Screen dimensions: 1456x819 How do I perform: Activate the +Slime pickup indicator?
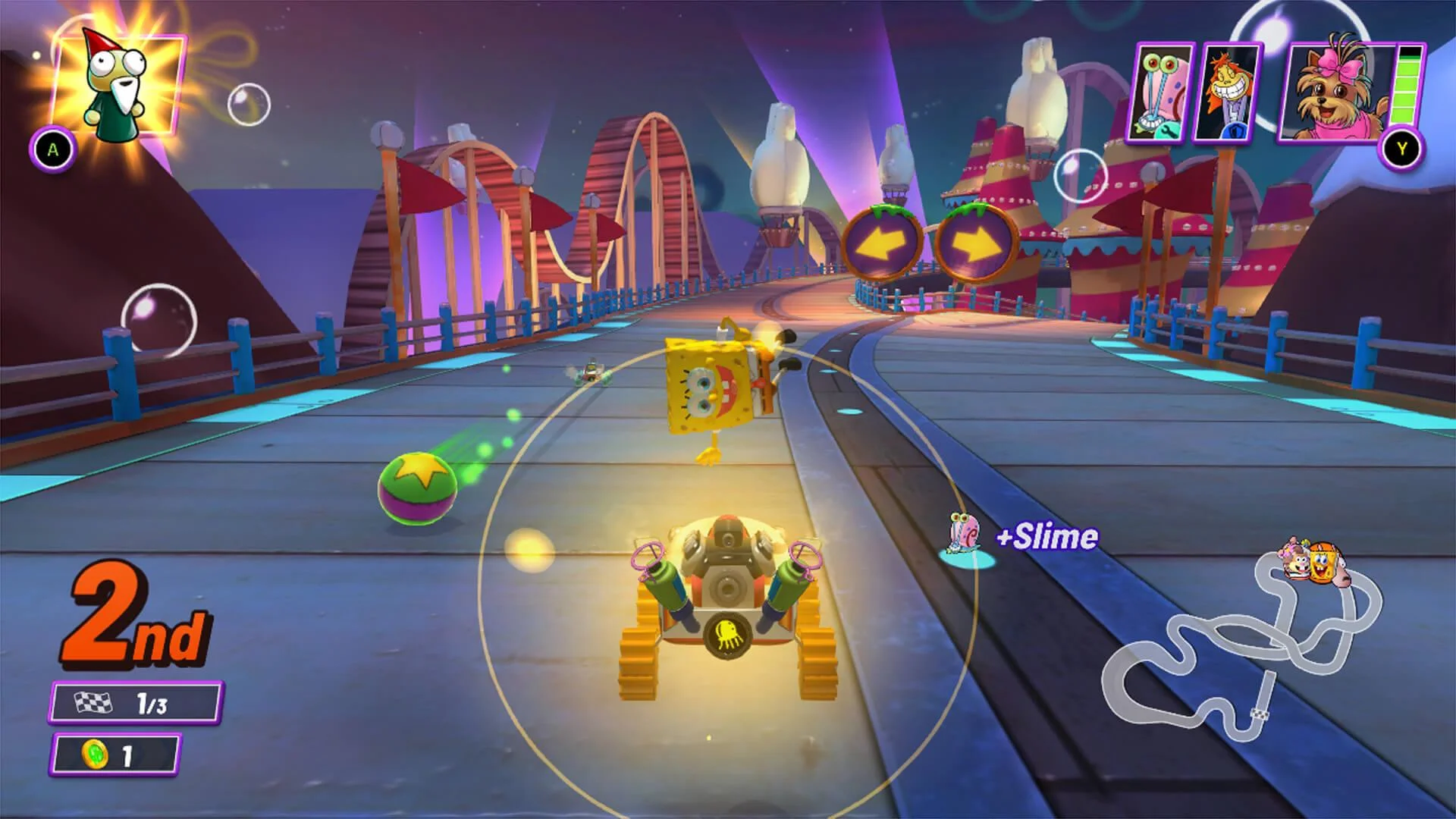tap(1044, 536)
